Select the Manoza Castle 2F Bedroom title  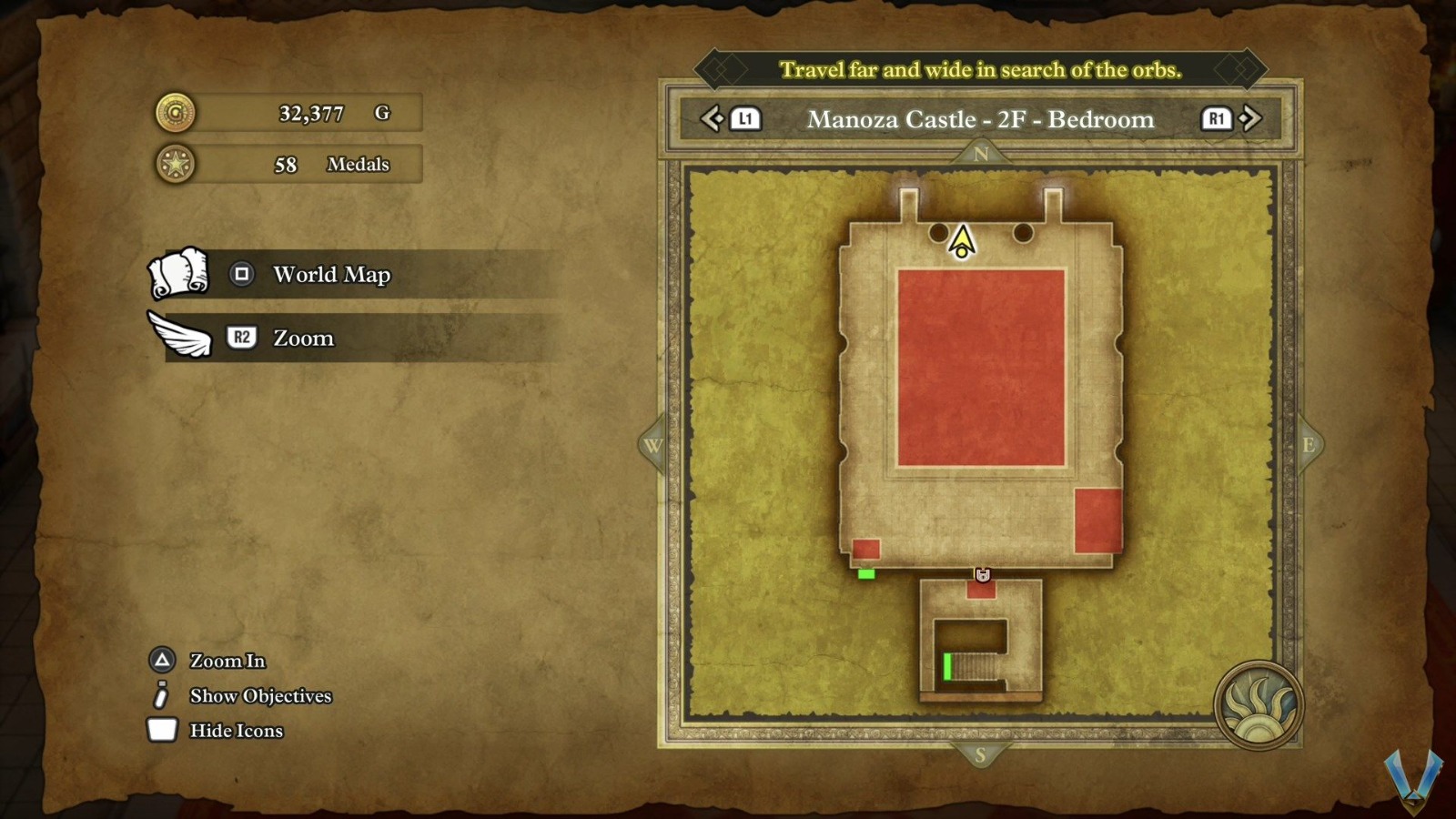pyautogui.click(x=980, y=119)
